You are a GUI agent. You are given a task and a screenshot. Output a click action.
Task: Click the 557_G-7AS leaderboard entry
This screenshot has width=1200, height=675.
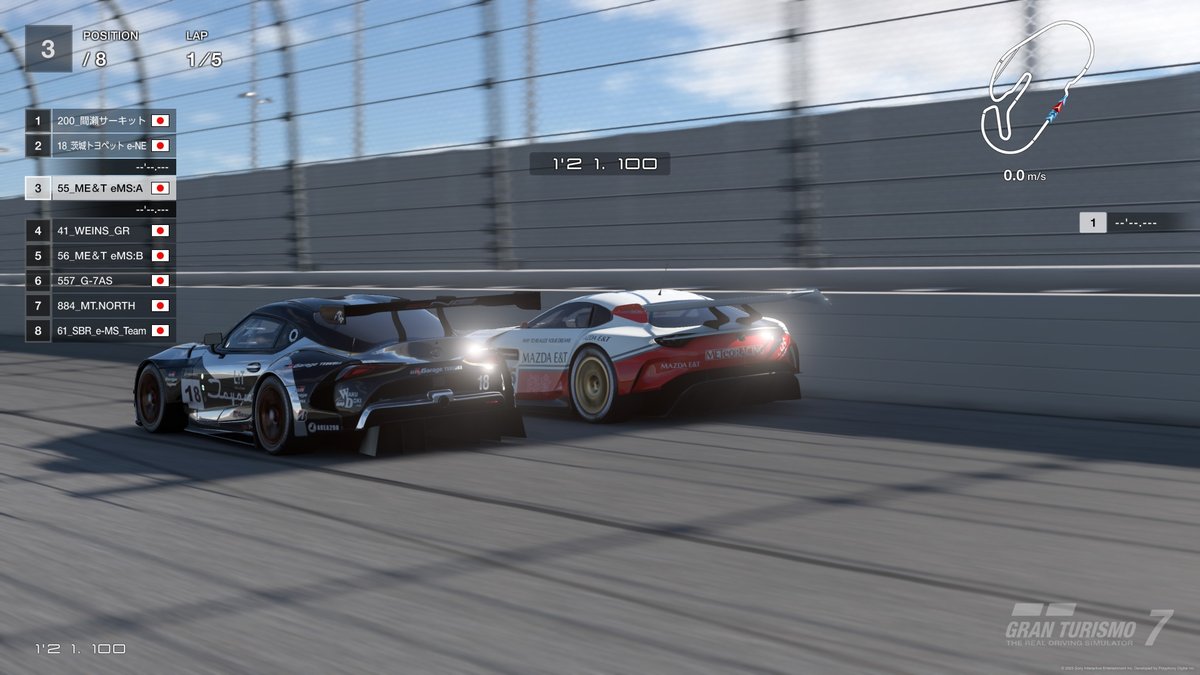[100, 281]
